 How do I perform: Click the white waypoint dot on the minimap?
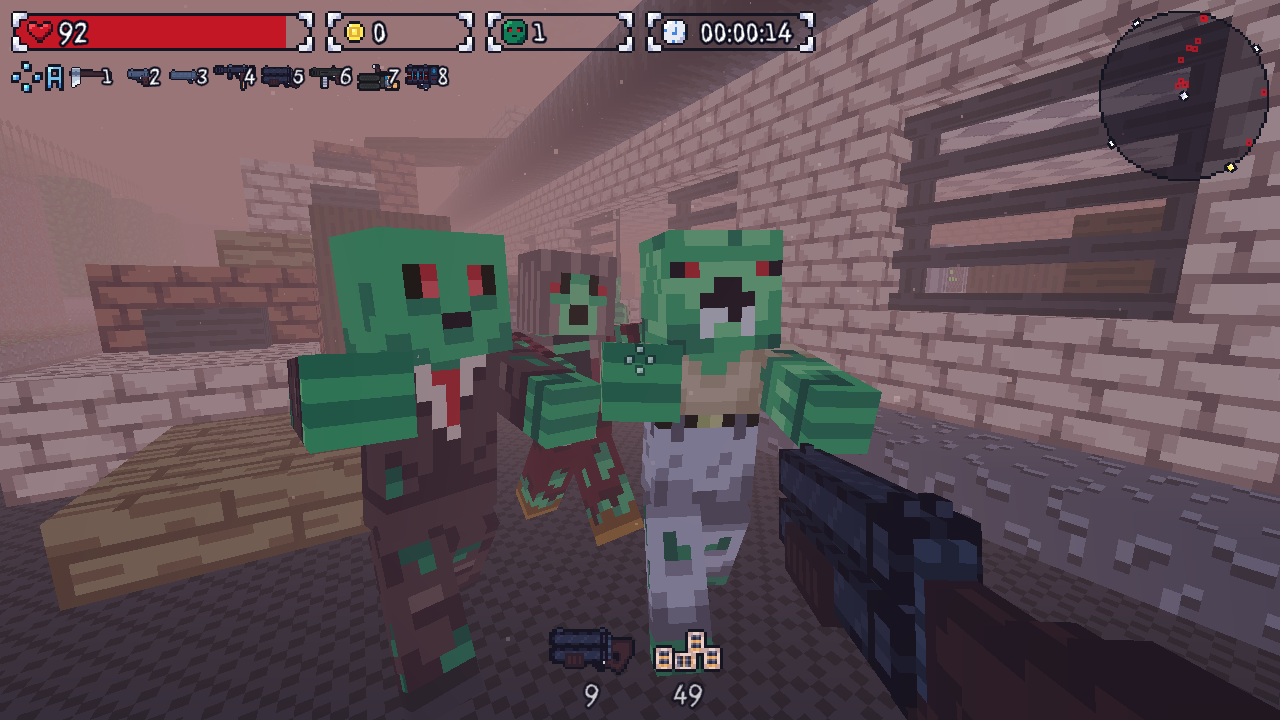click(x=1183, y=96)
